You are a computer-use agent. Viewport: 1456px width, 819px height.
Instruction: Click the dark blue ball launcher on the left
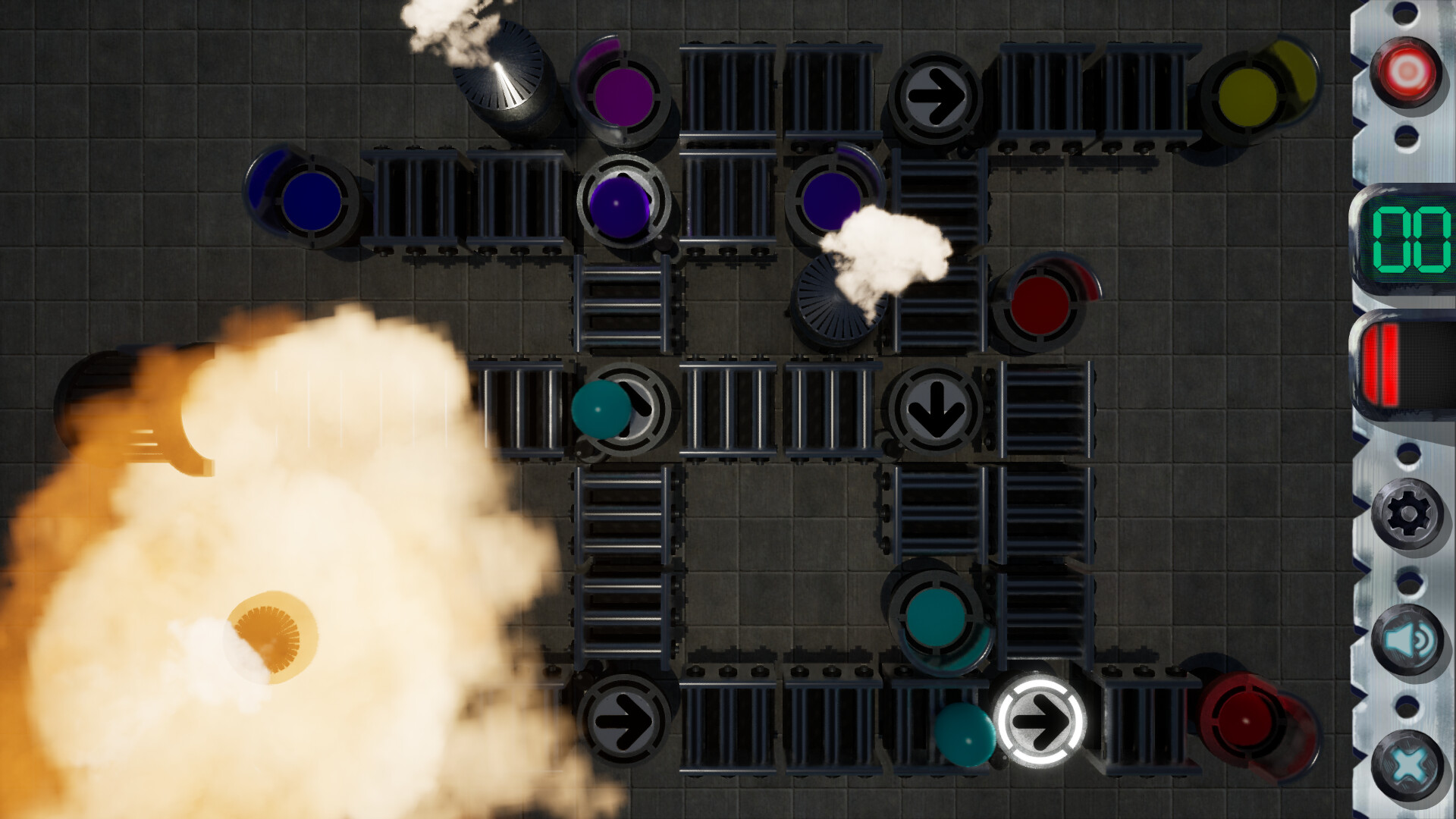click(x=311, y=201)
